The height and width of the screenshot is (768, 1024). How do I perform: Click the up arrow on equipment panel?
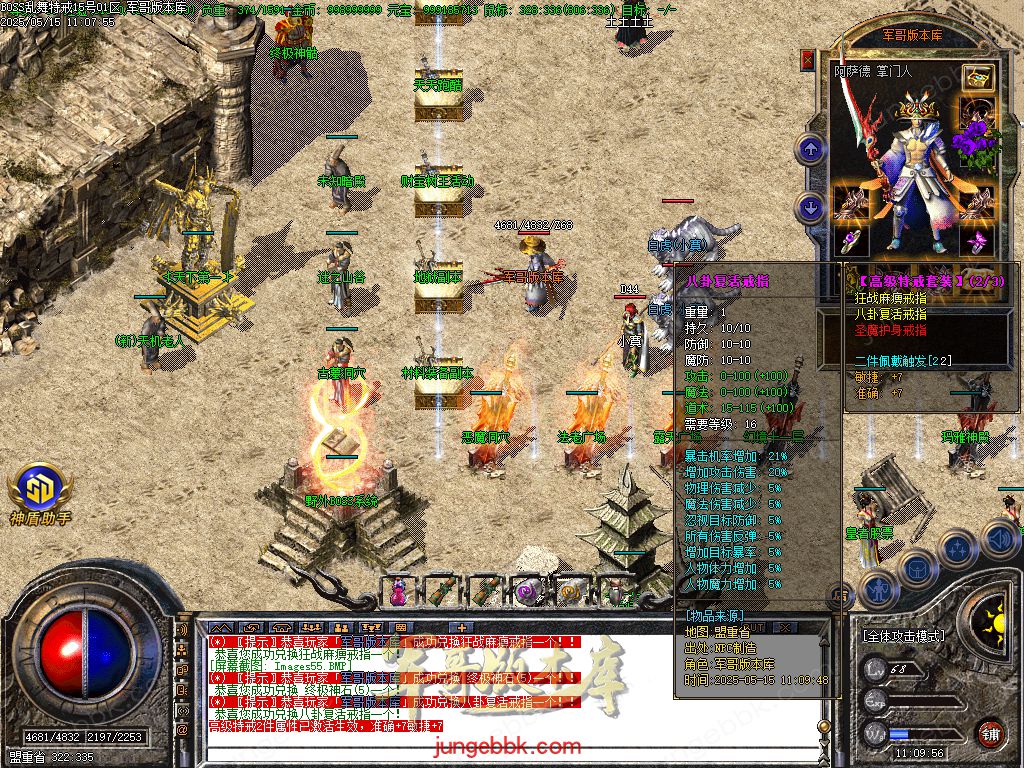(810, 151)
